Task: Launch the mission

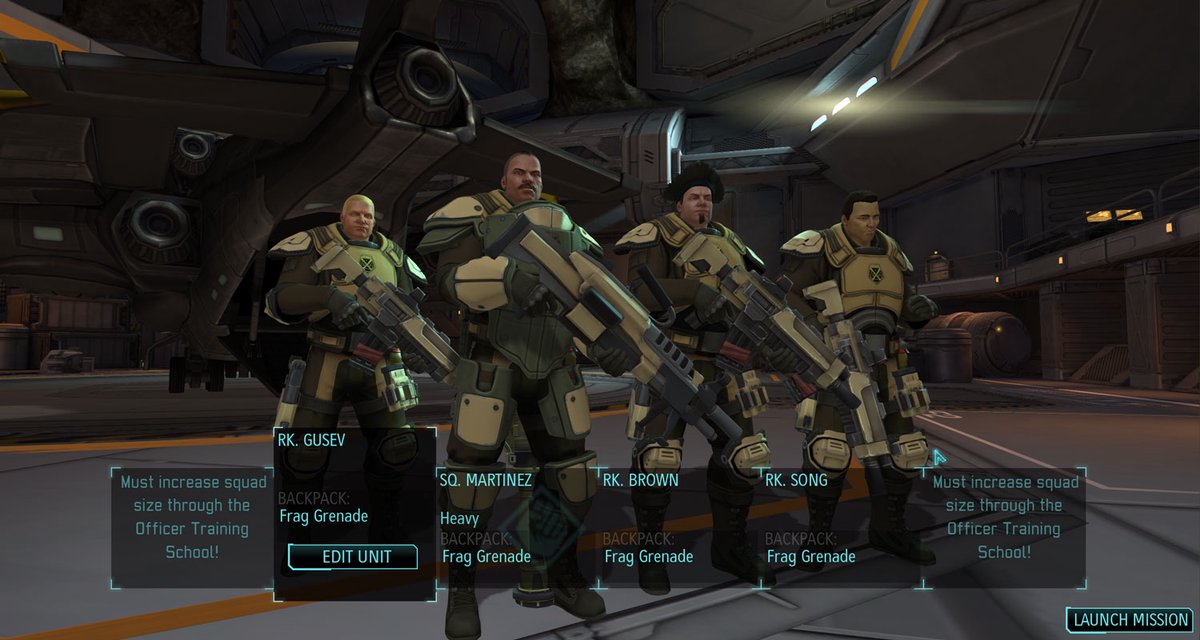Action: [1128, 620]
